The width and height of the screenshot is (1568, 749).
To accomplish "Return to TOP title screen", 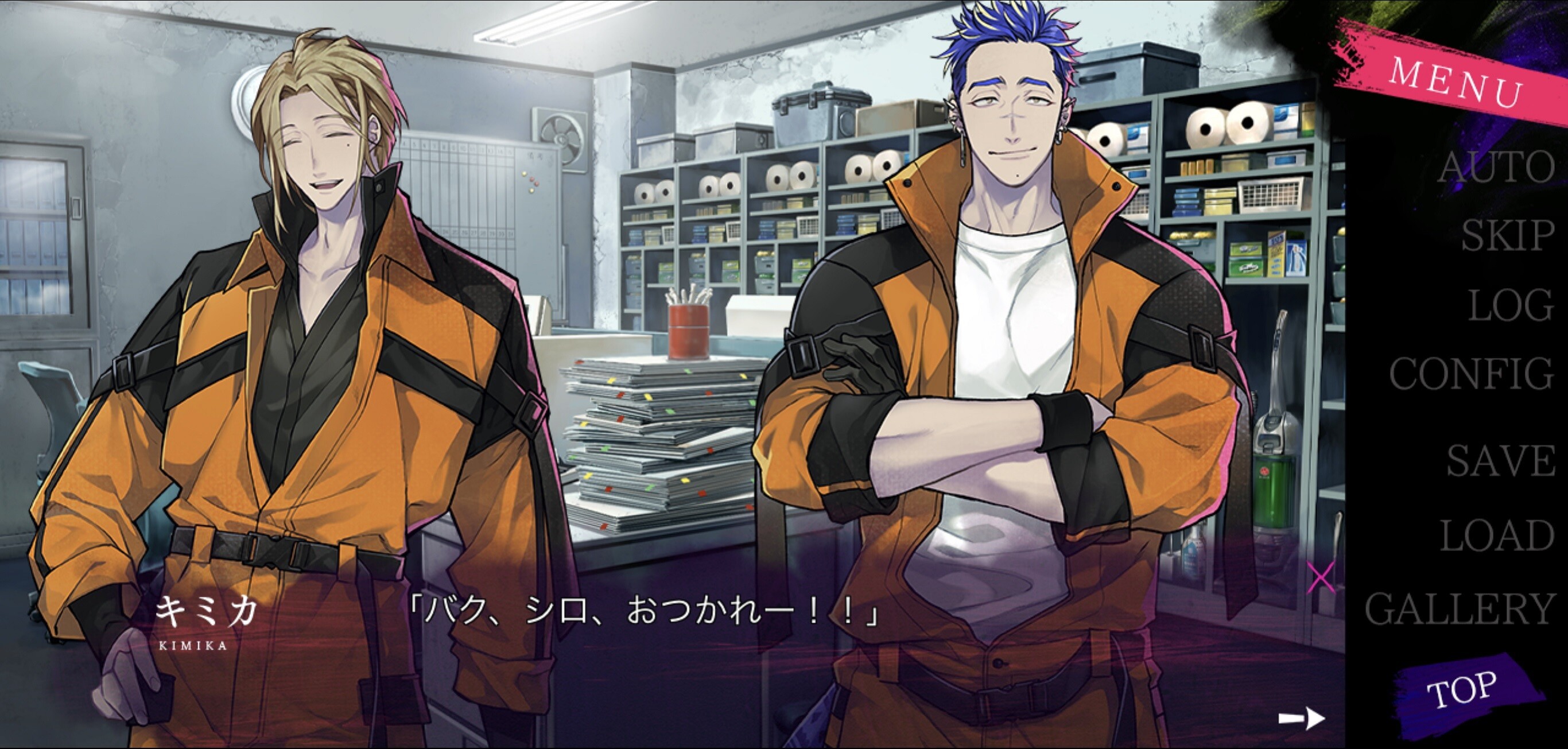I will point(1462,691).
